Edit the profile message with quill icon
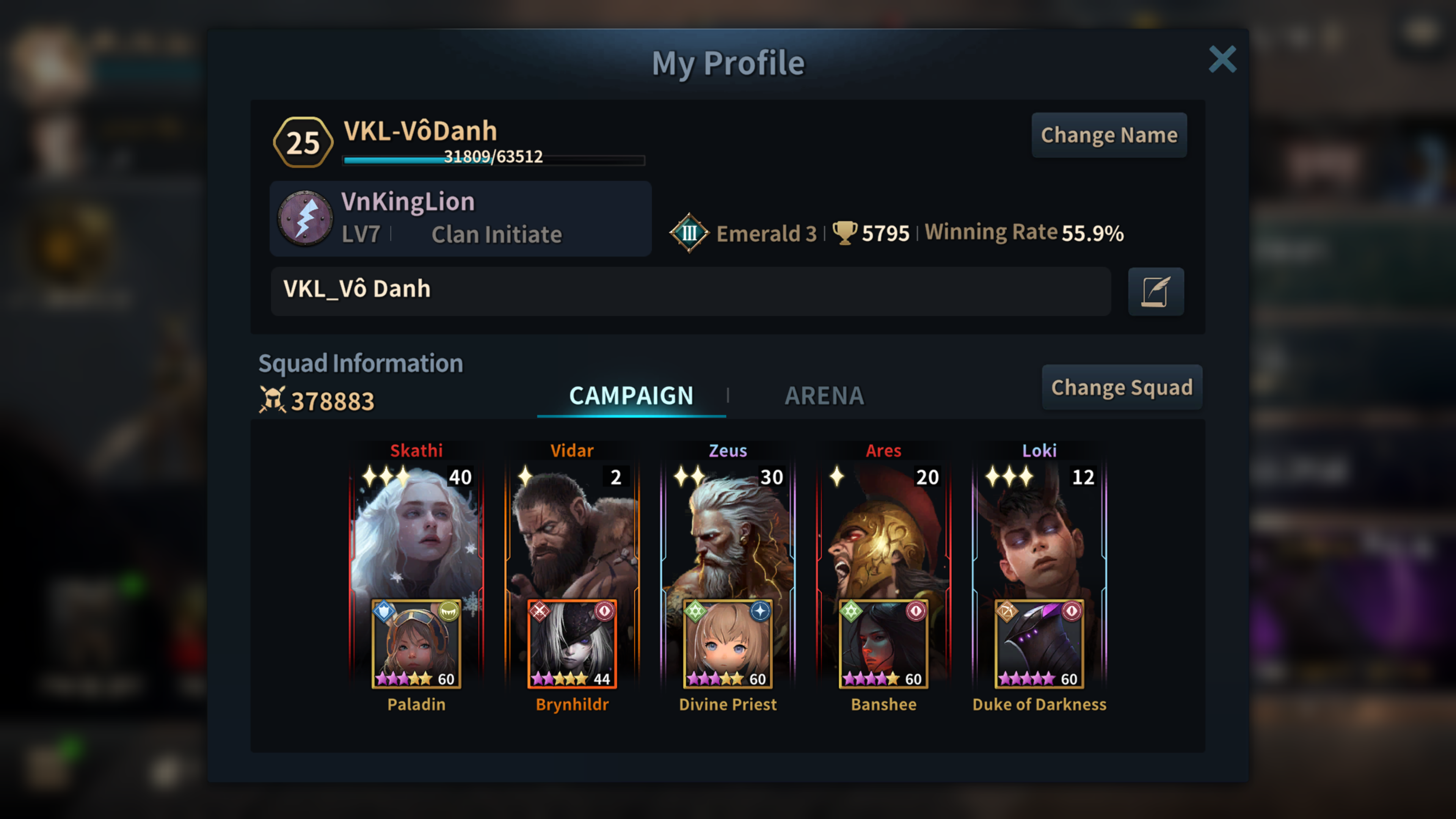The height and width of the screenshot is (819, 1456). click(x=1155, y=292)
